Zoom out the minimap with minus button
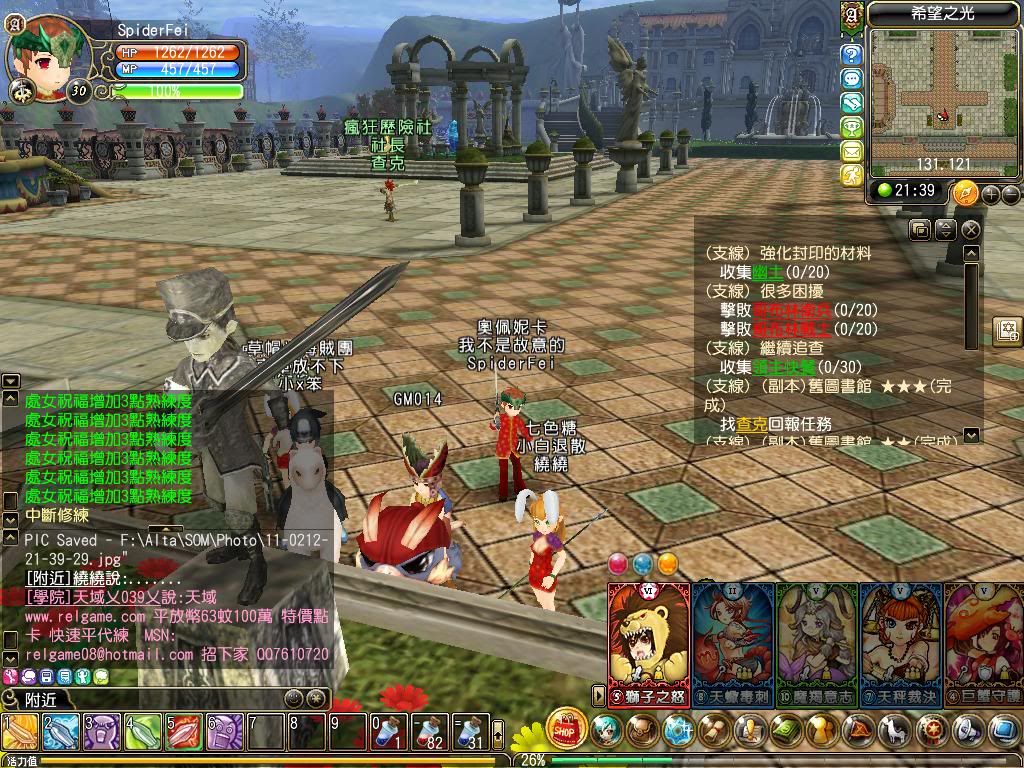The image size is (1024, 768). (1010, 194)
